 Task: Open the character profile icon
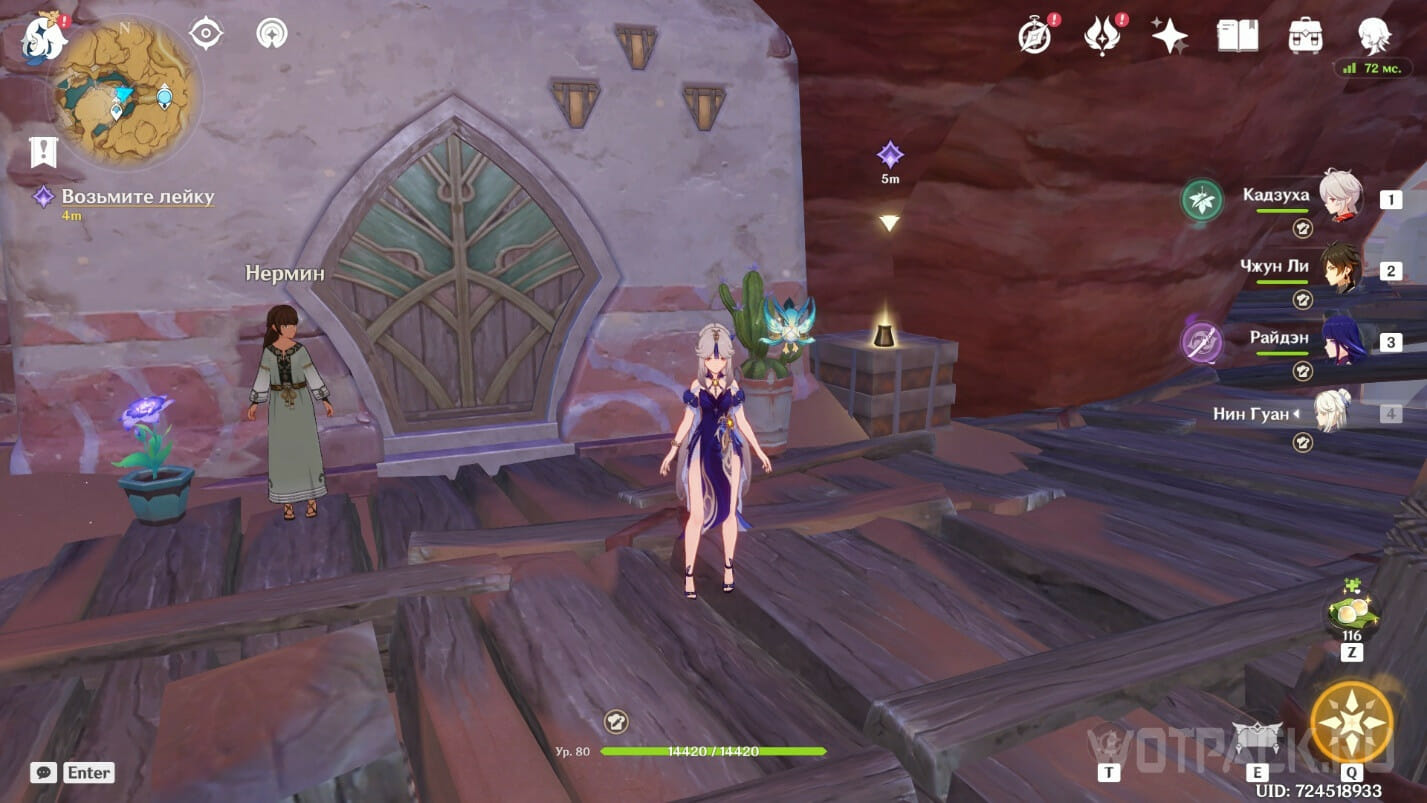[x=1374, y=36]
